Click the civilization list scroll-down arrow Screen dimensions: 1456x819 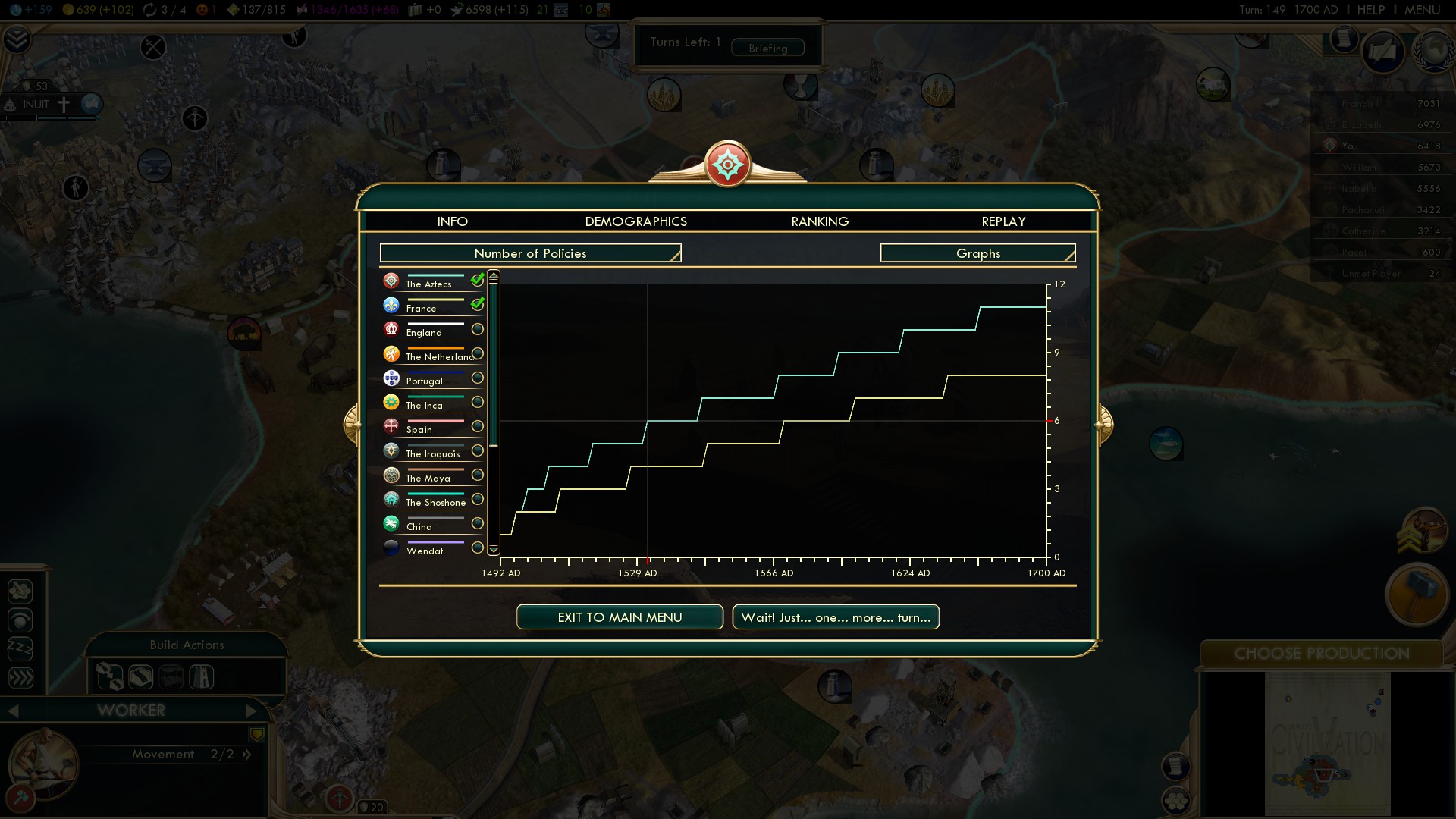tap(494, 549)
